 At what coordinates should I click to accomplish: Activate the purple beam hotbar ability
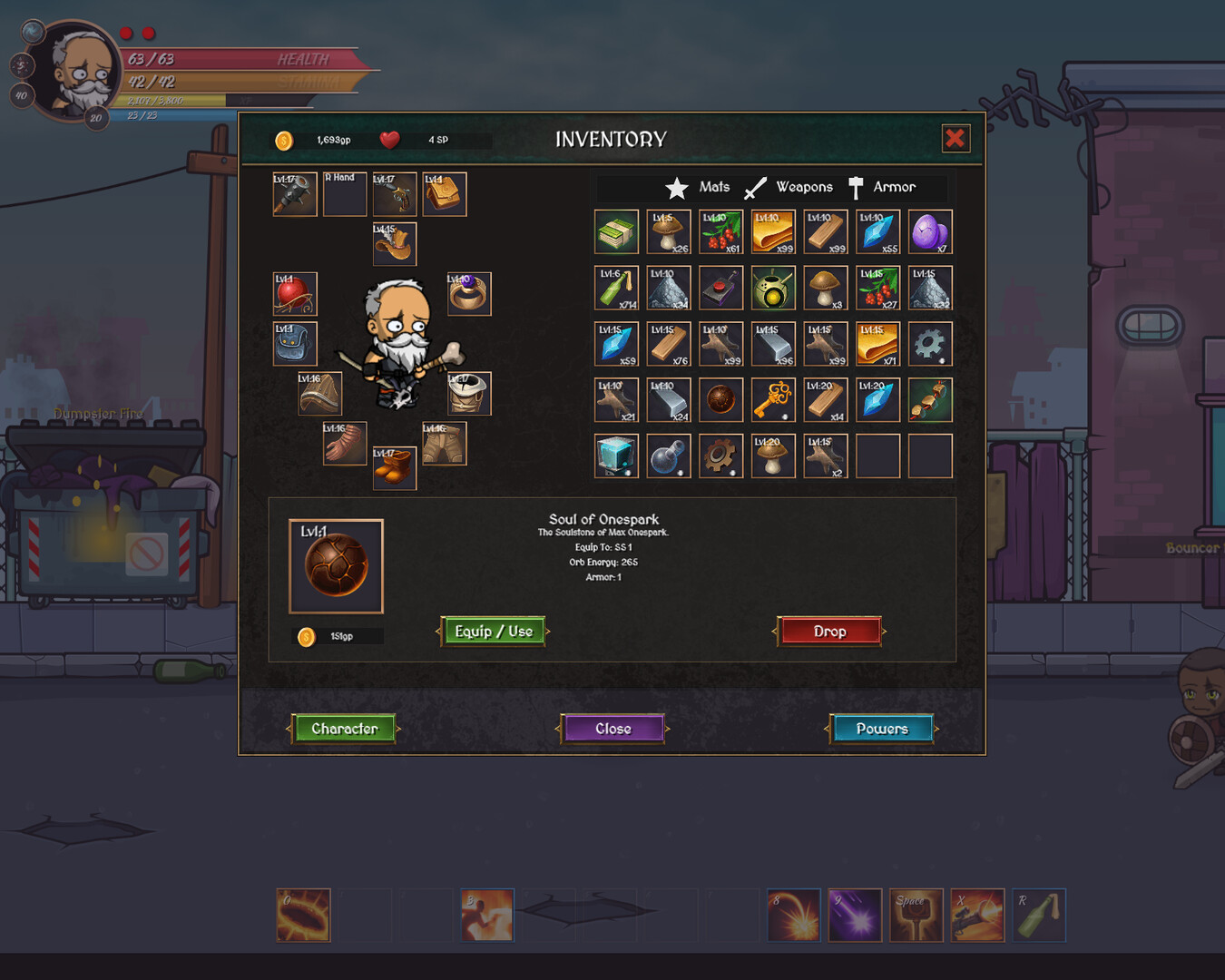[855, 915]
